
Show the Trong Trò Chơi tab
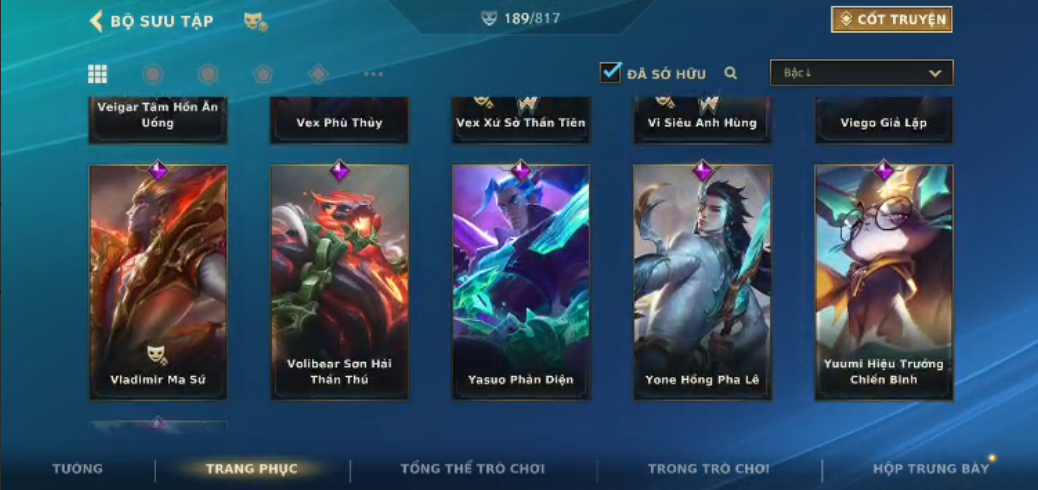708,468
